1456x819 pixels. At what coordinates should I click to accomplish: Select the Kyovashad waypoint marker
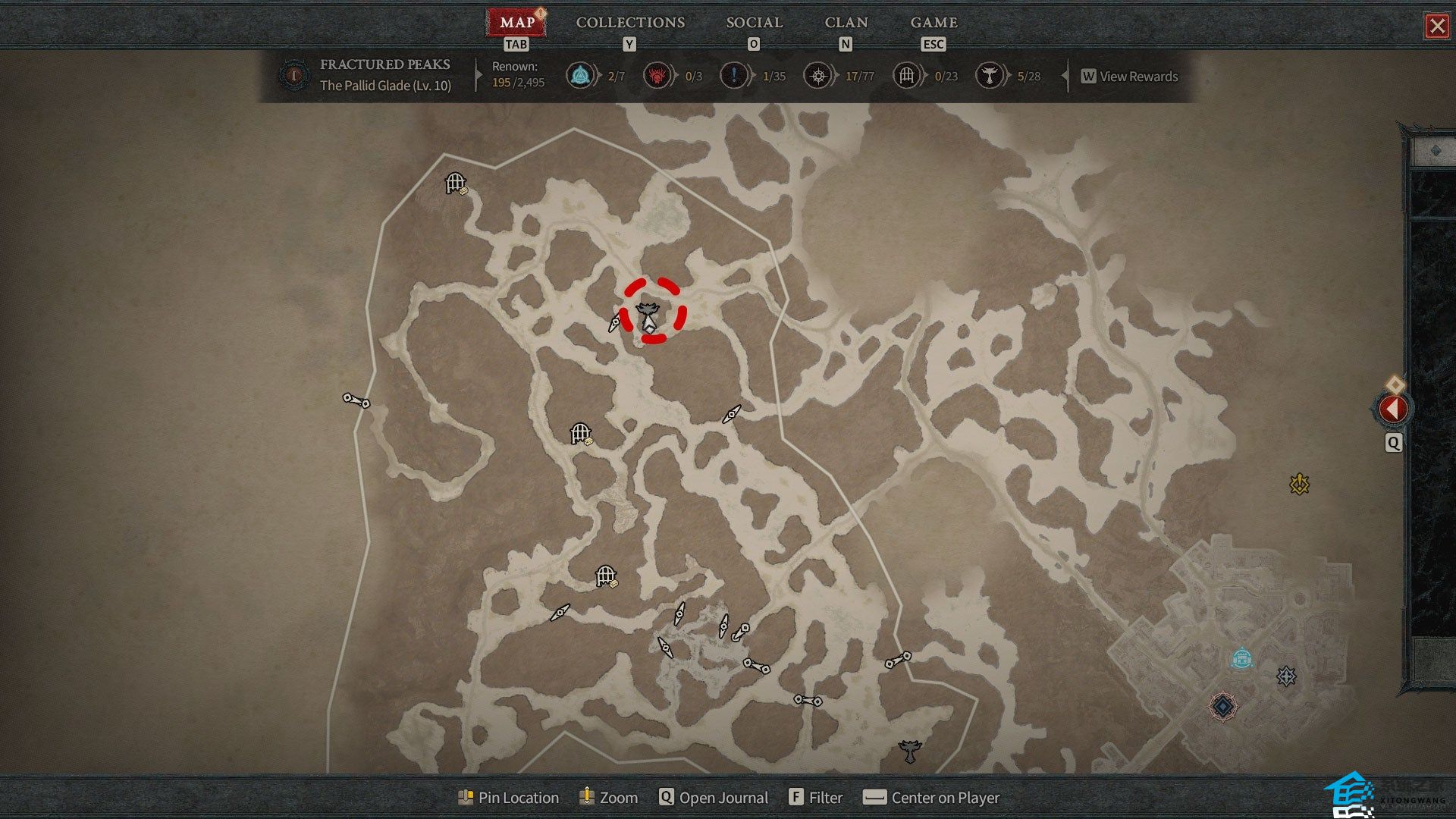(x=1241, y=657)
